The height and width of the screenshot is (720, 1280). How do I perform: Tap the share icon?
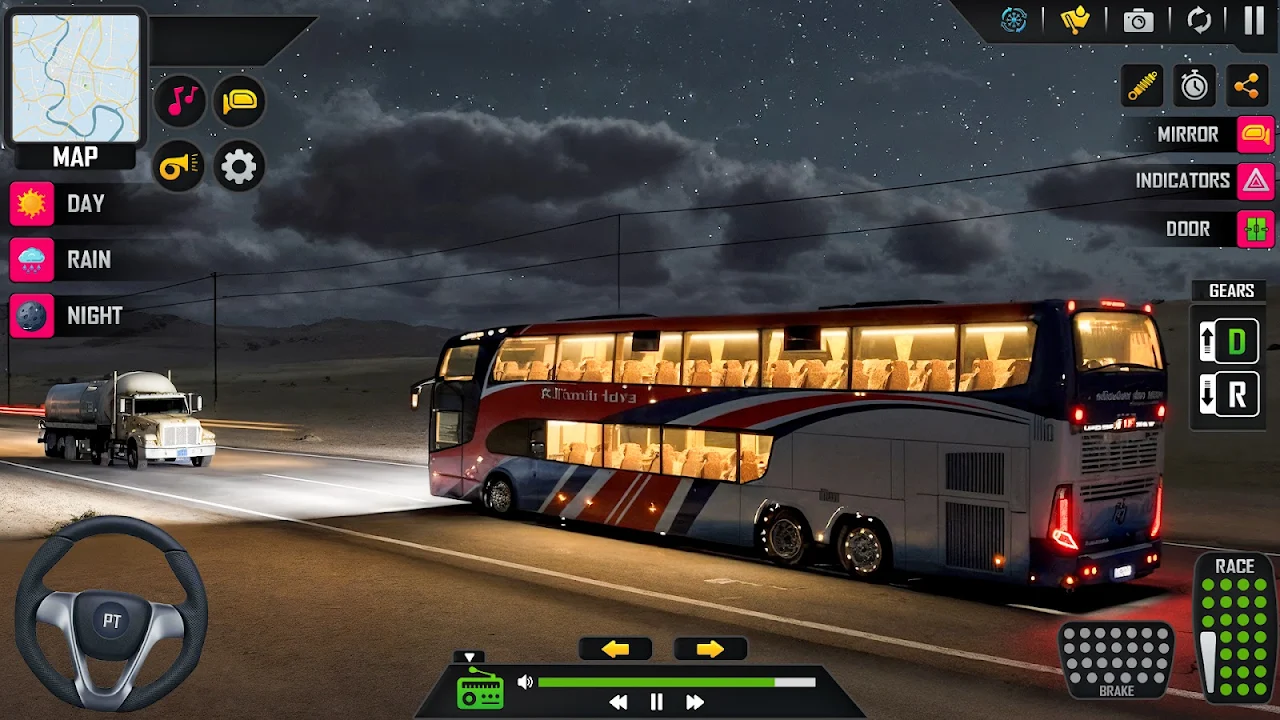click(x=1246, y=86)
